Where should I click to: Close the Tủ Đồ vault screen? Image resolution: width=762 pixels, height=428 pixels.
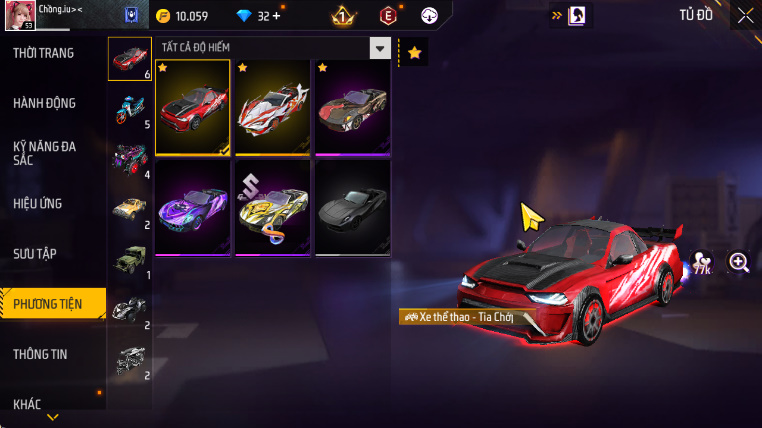pyautogui.click(x=745, y=15)
